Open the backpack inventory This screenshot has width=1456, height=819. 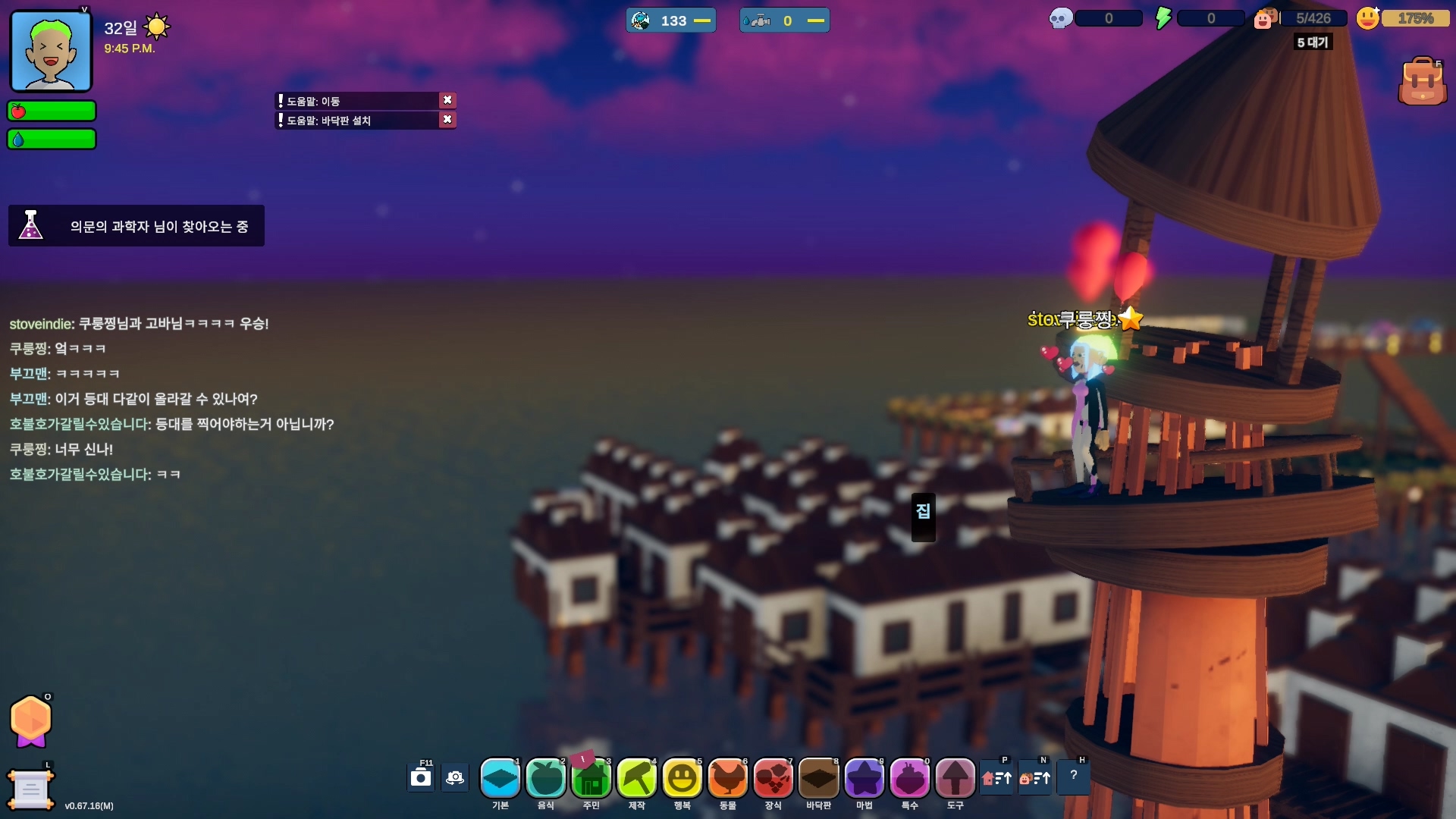click(1422, 82)
